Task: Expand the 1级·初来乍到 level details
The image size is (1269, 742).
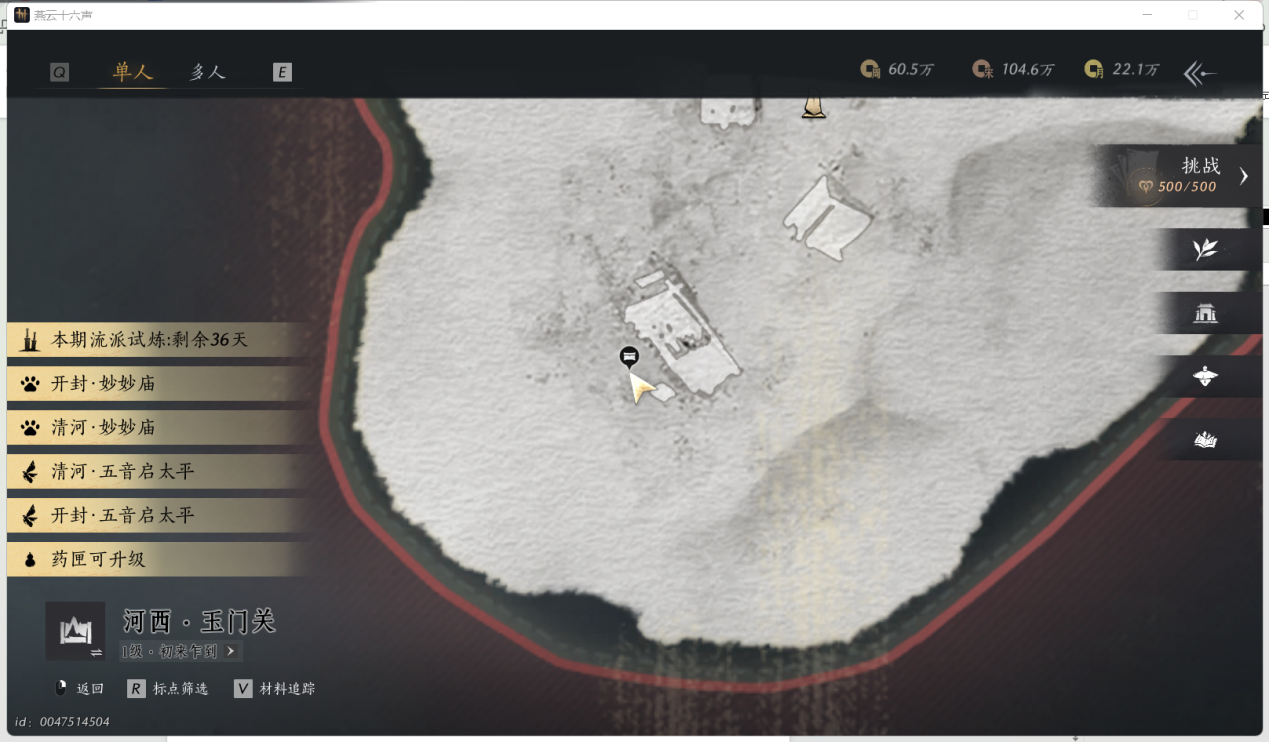Action: [180, 652]
